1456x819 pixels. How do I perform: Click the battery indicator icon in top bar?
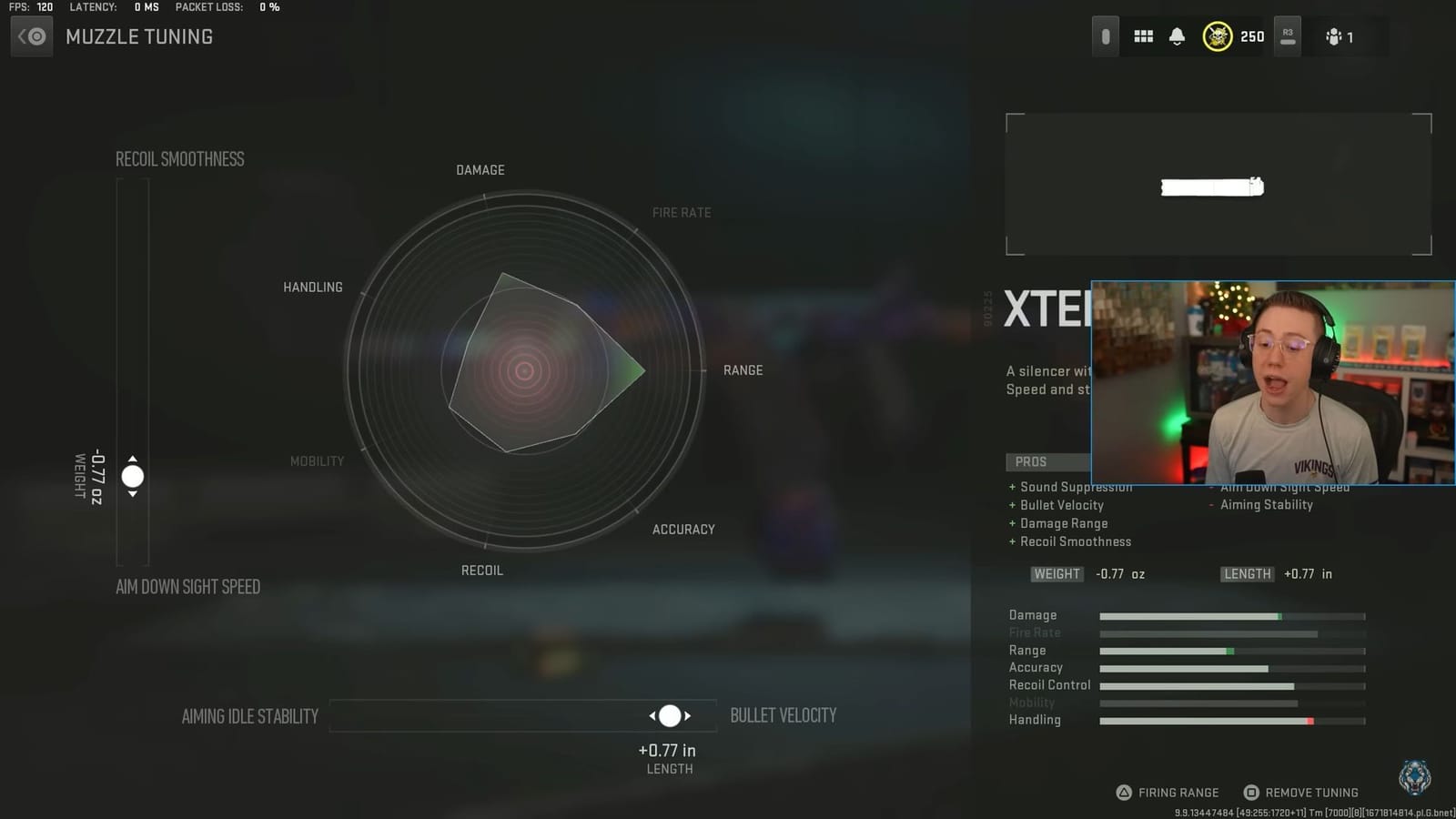pyautogui.click(x=1104, y=35)
